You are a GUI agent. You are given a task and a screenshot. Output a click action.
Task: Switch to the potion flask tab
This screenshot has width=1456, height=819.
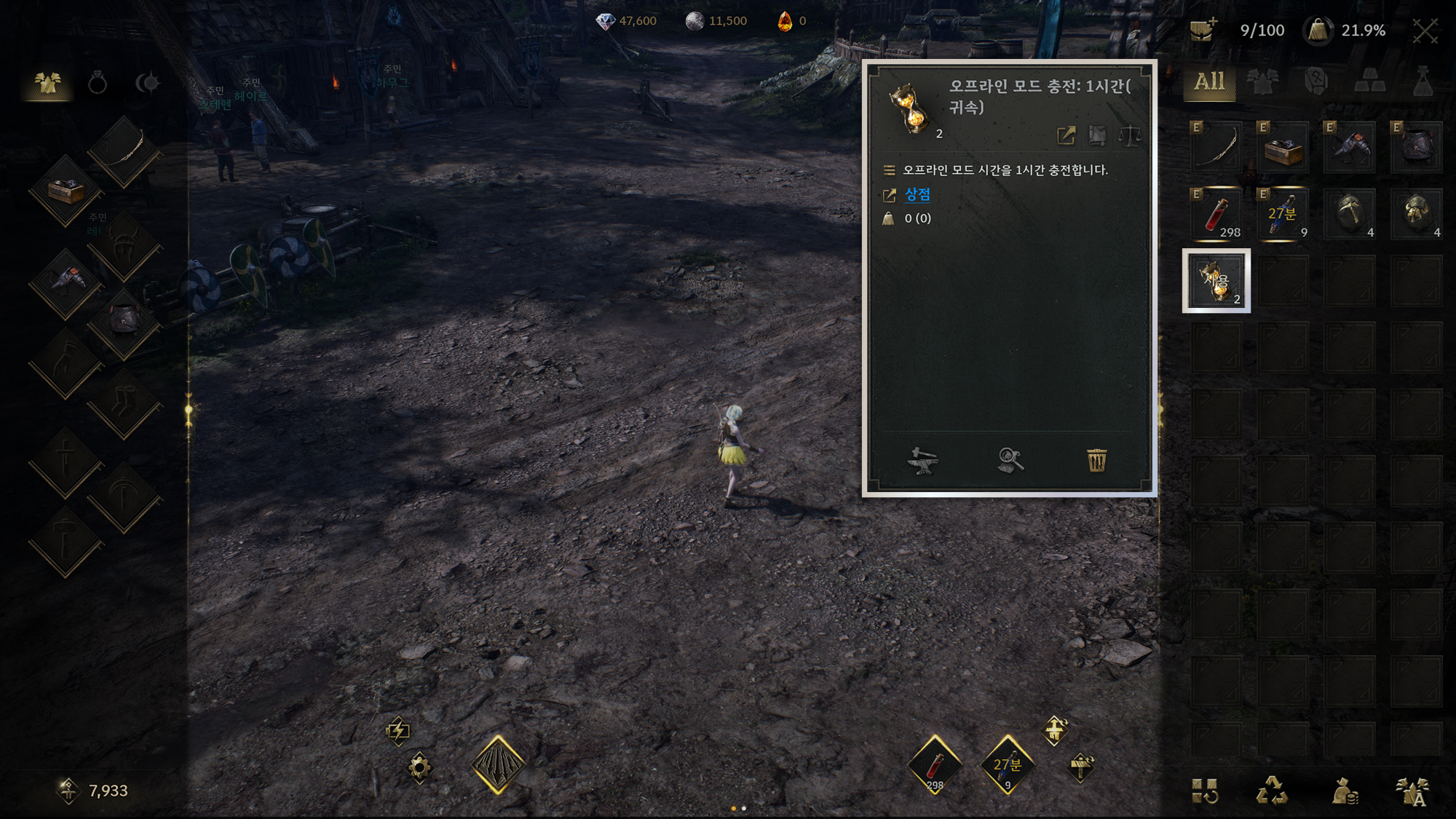point(1423,82)
